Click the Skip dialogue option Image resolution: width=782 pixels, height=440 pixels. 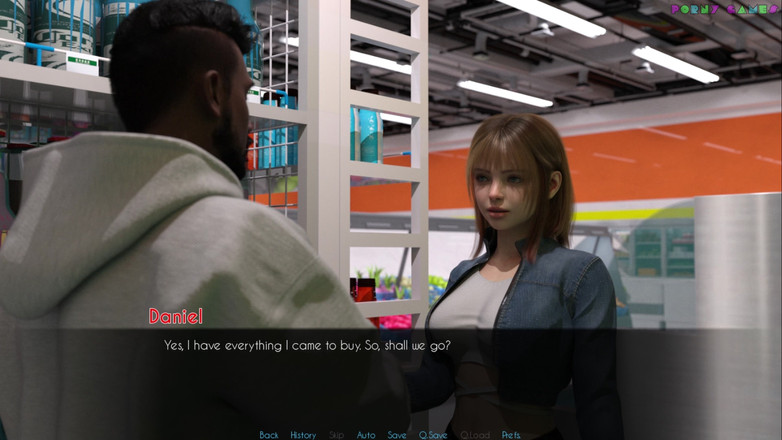[337, 435]
